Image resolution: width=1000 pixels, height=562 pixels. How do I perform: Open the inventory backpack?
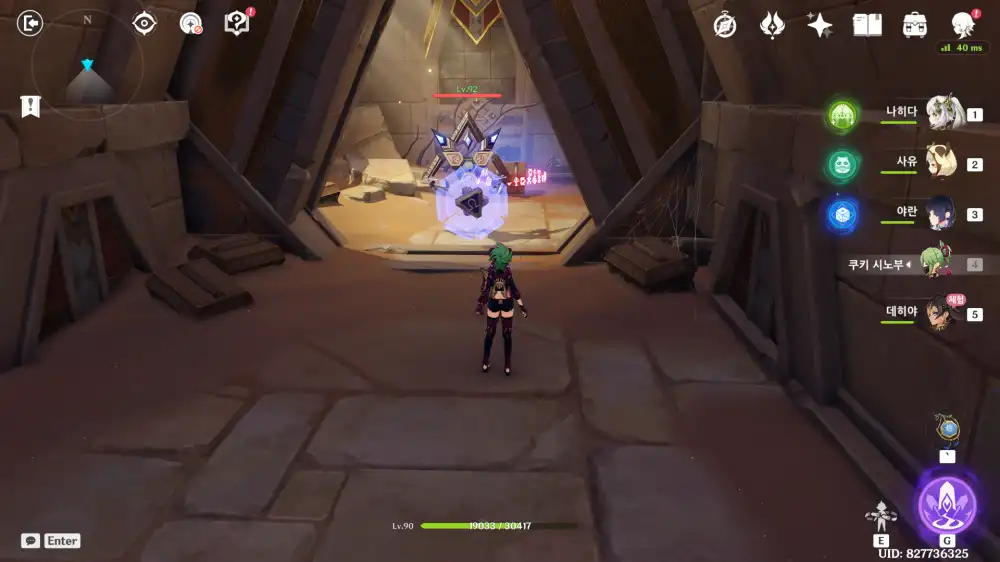[x=914, y=25]
